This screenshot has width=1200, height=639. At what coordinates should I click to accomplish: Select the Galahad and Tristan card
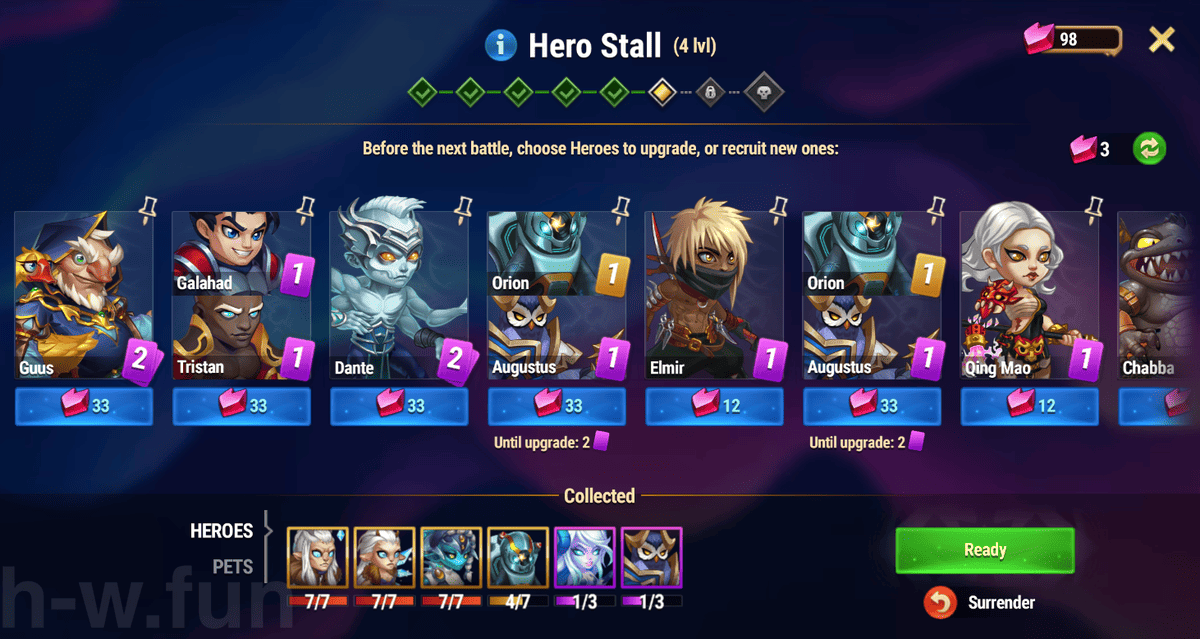[x=241, y=295]
